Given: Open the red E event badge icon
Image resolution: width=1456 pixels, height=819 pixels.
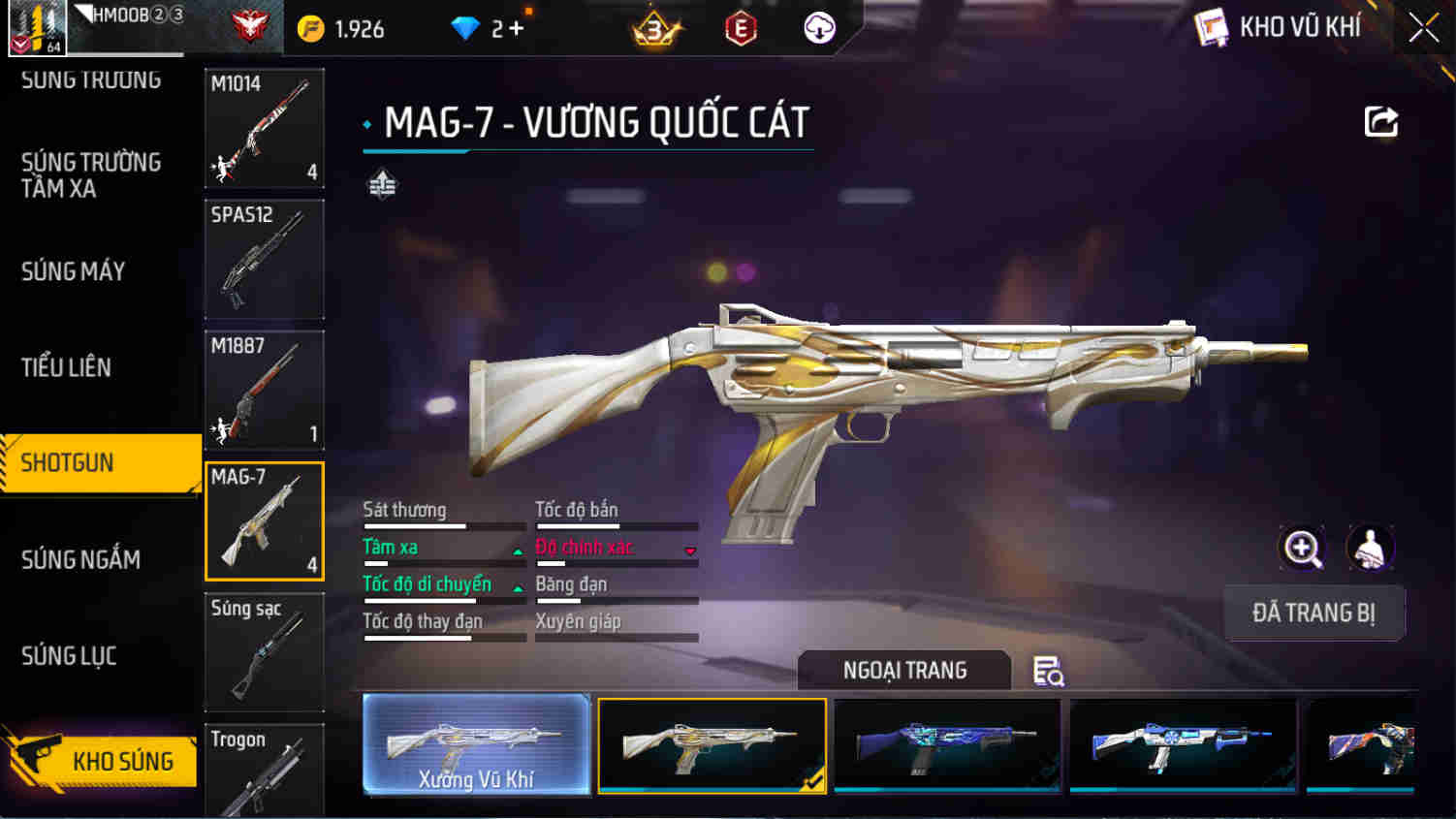Looking at the screenshot, I should coord(739,27).
